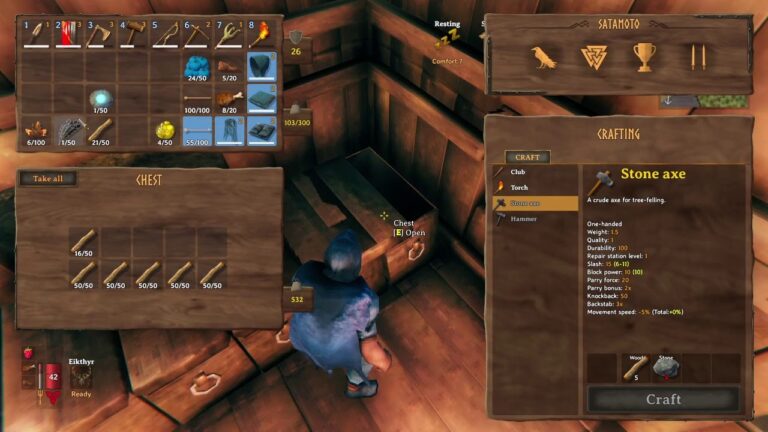Select the yellow resin-like stack of 4

tap(165, 131)
